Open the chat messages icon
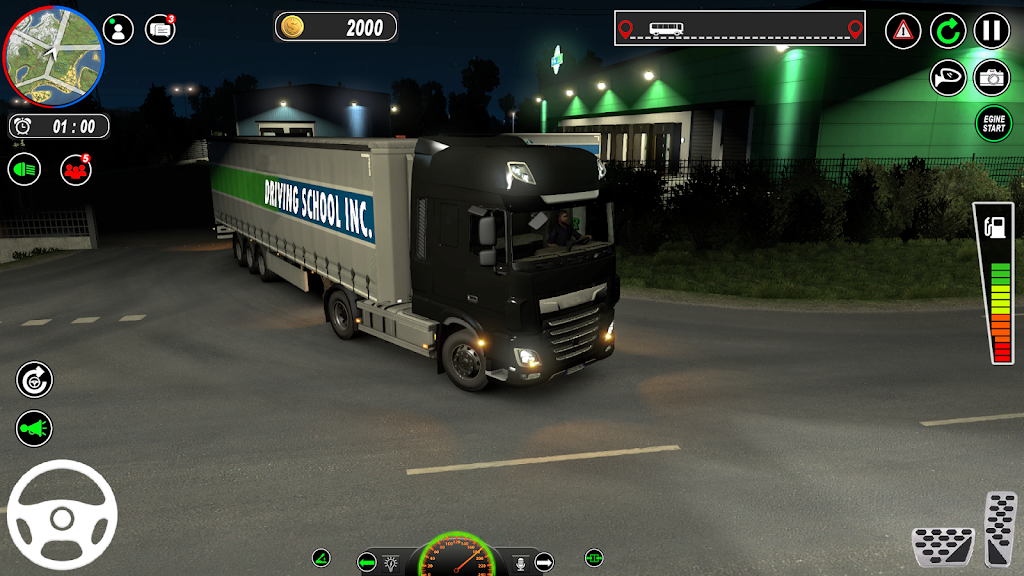Image resolution: width=1024 pixels, height=576 pixels. 160,30
